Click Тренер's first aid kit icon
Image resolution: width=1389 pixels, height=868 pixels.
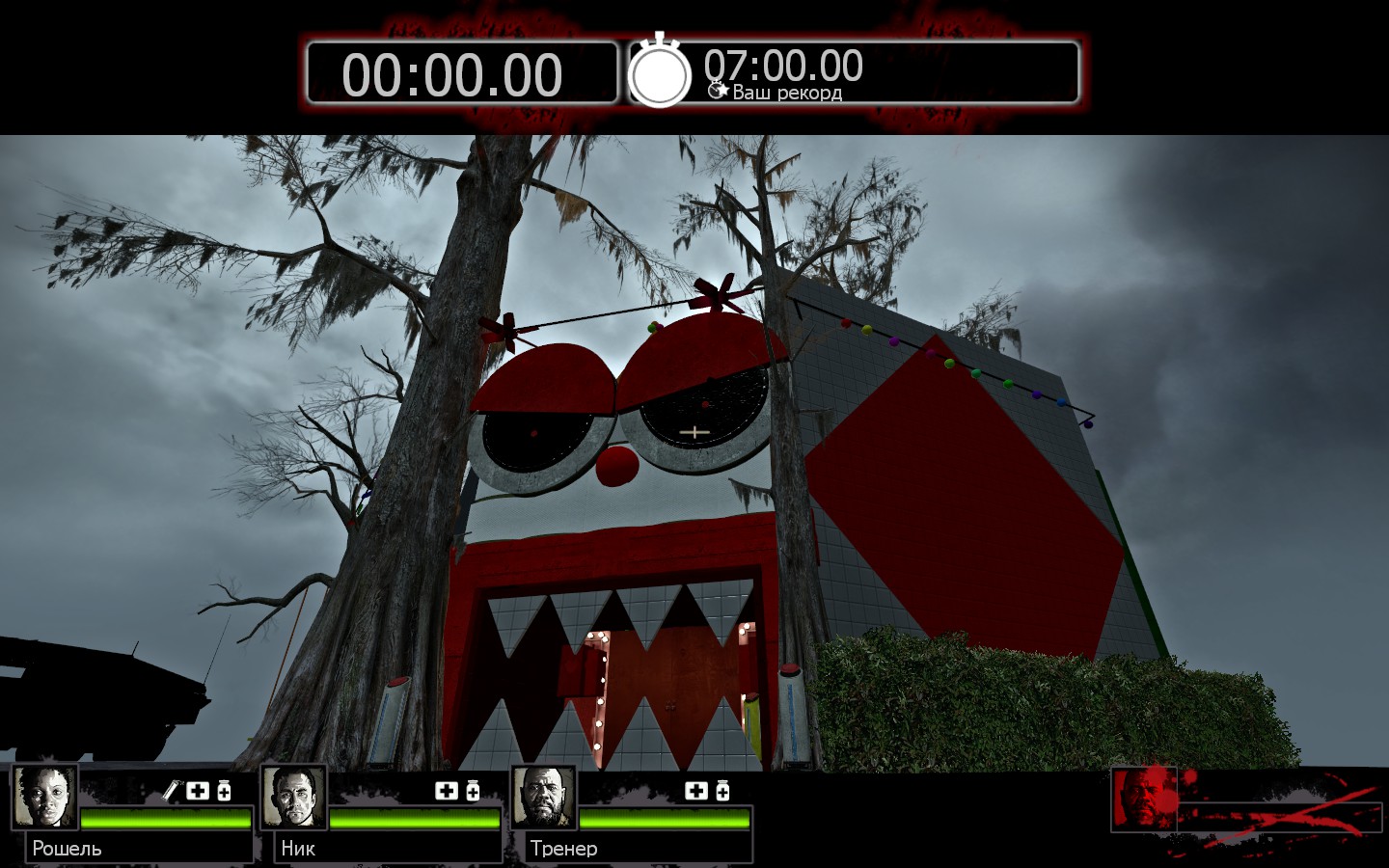click(695, 791)
